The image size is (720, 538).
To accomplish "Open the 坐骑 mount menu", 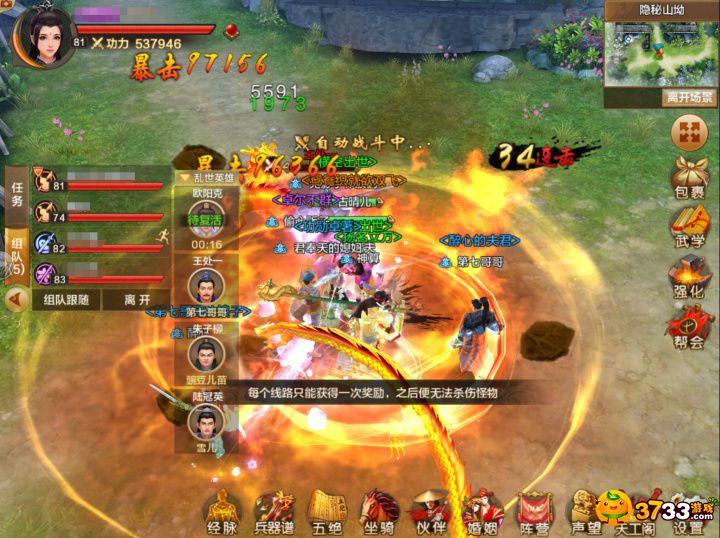I will click(x=378, y=511).
